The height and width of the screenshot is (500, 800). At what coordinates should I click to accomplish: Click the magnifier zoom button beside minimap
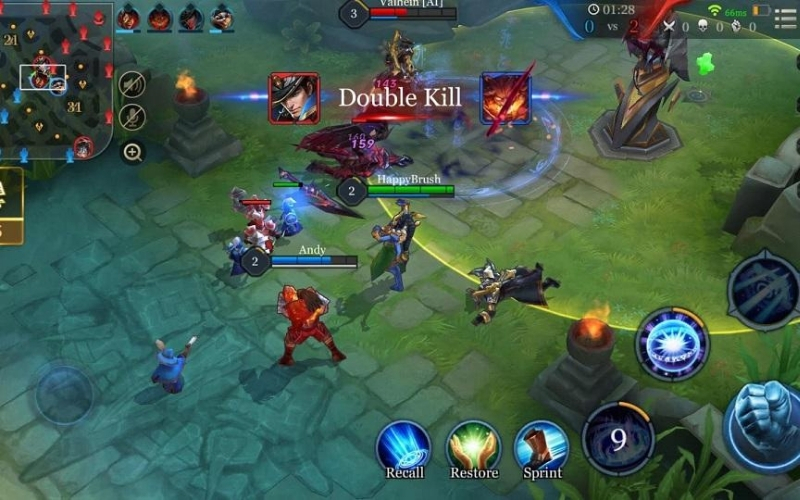click(132, 152)
